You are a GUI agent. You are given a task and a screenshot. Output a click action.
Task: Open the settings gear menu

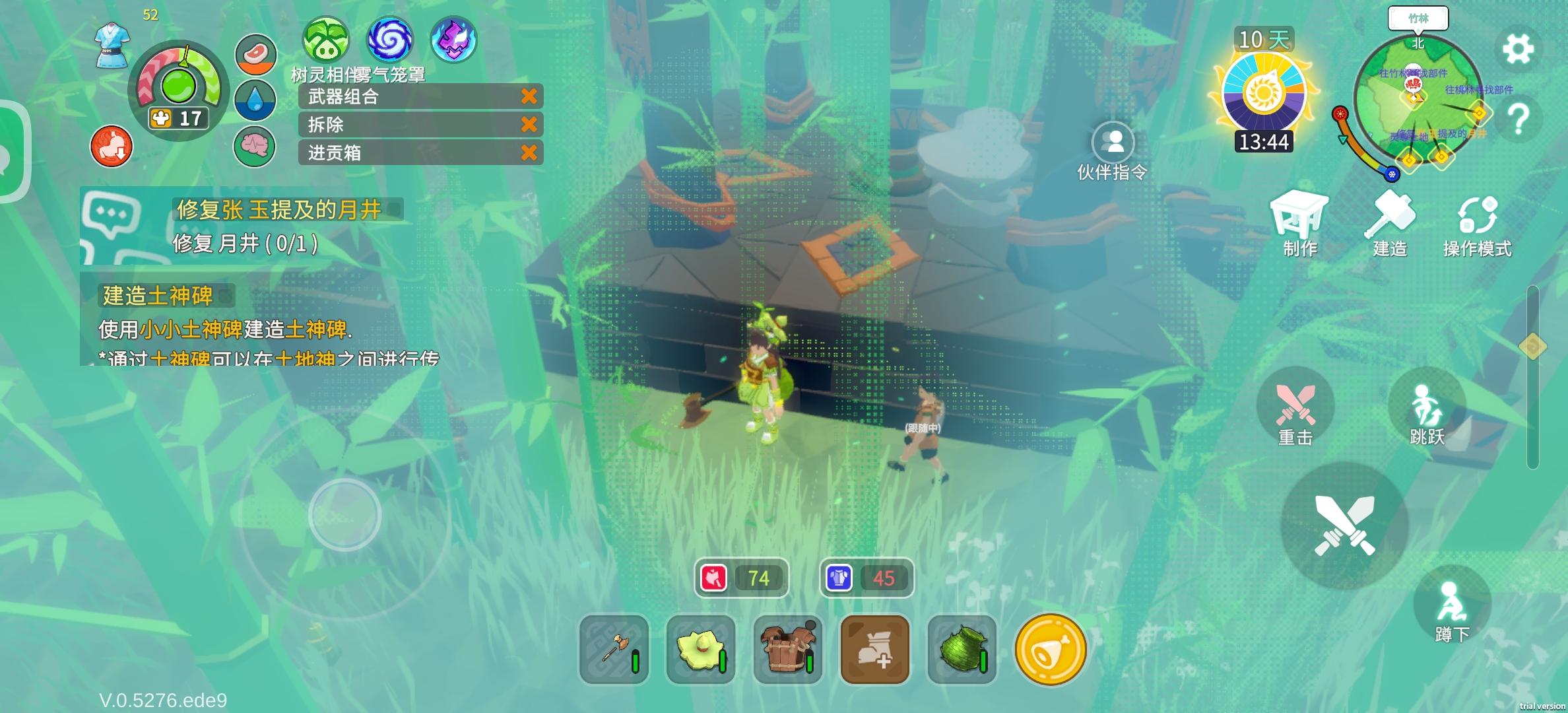coord(1517,48)
